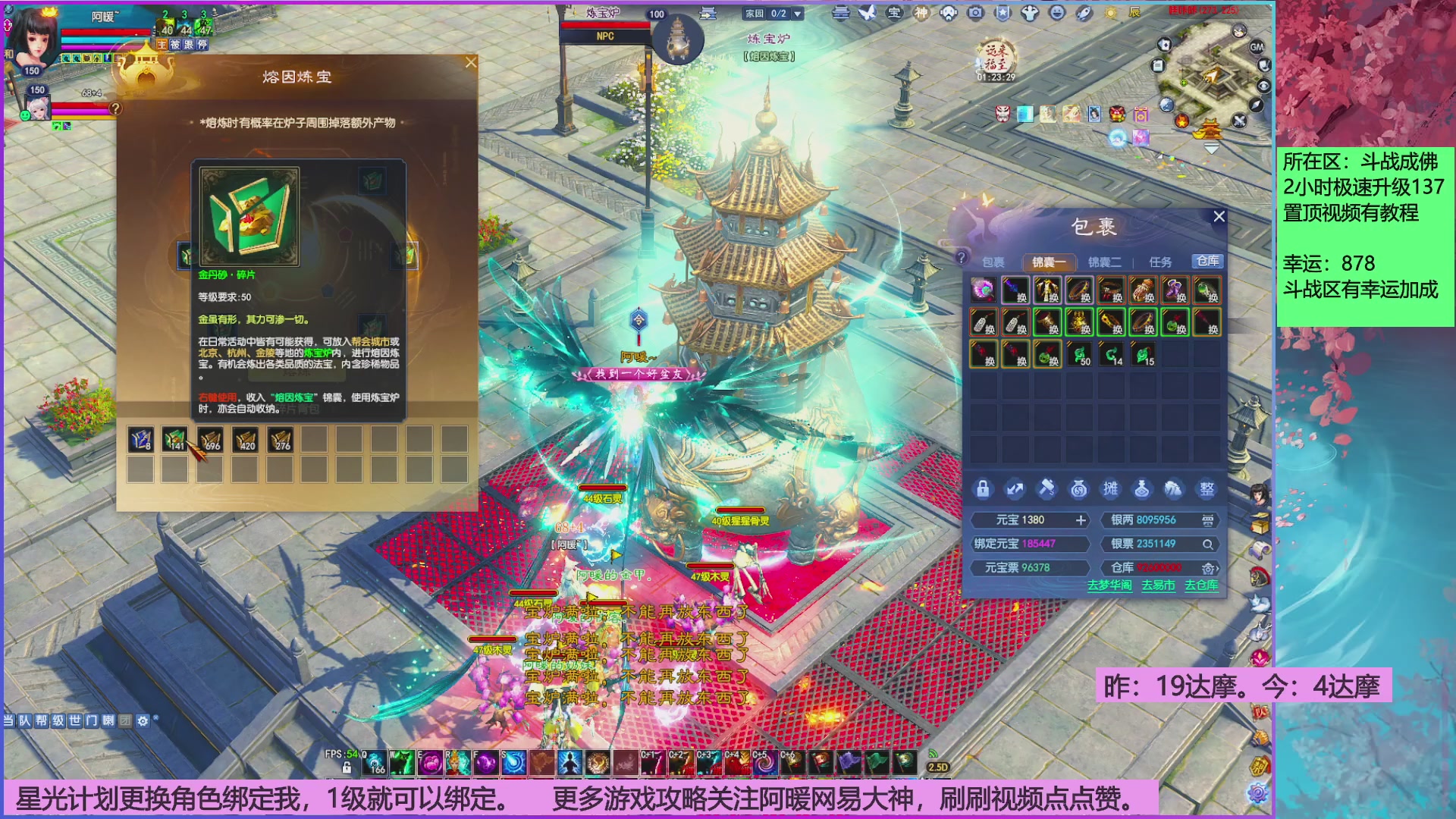The height and width of the screenshot is (819, 1456).
Task: Click the 去梦华阁 link
Action: click(1109, 585)
